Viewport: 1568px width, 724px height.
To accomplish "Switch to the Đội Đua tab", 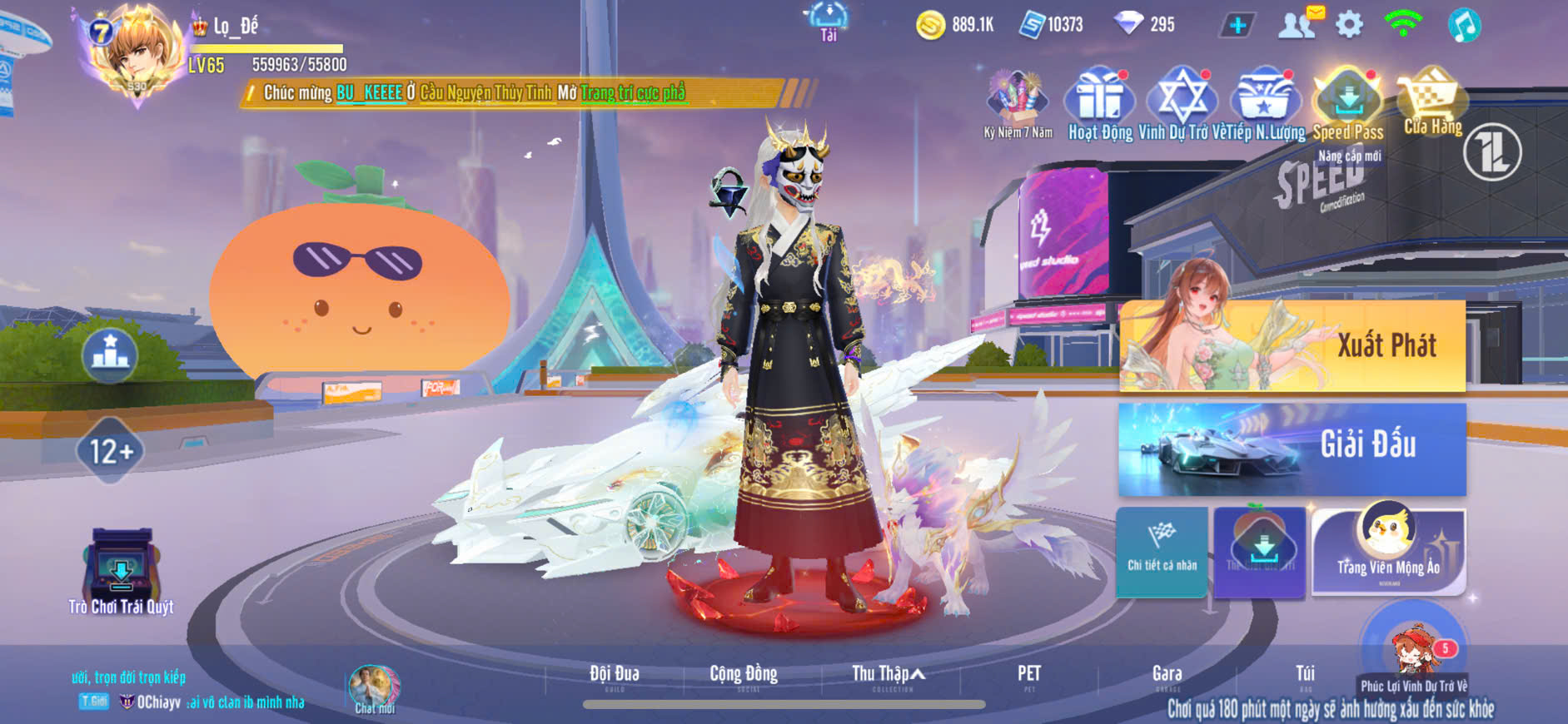I will coord(615,675).
